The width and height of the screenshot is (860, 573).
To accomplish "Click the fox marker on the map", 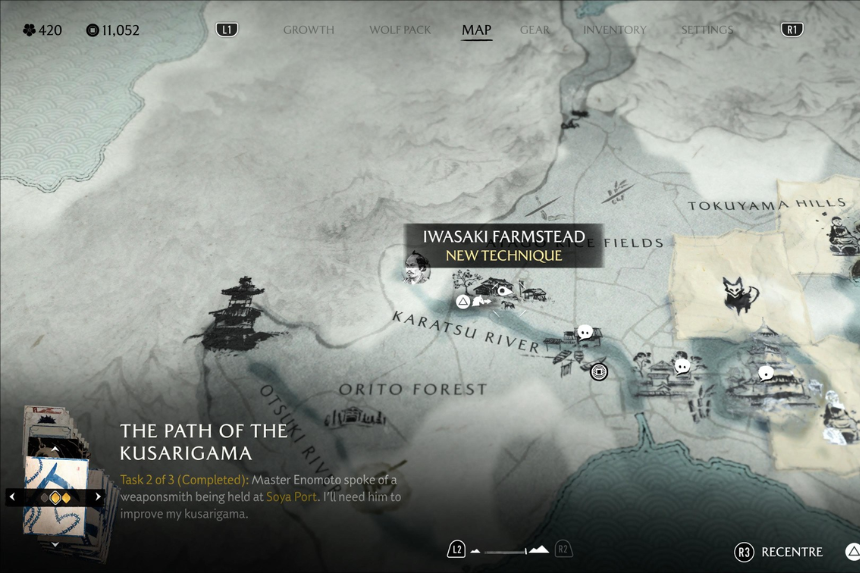I will click(740, 296).
